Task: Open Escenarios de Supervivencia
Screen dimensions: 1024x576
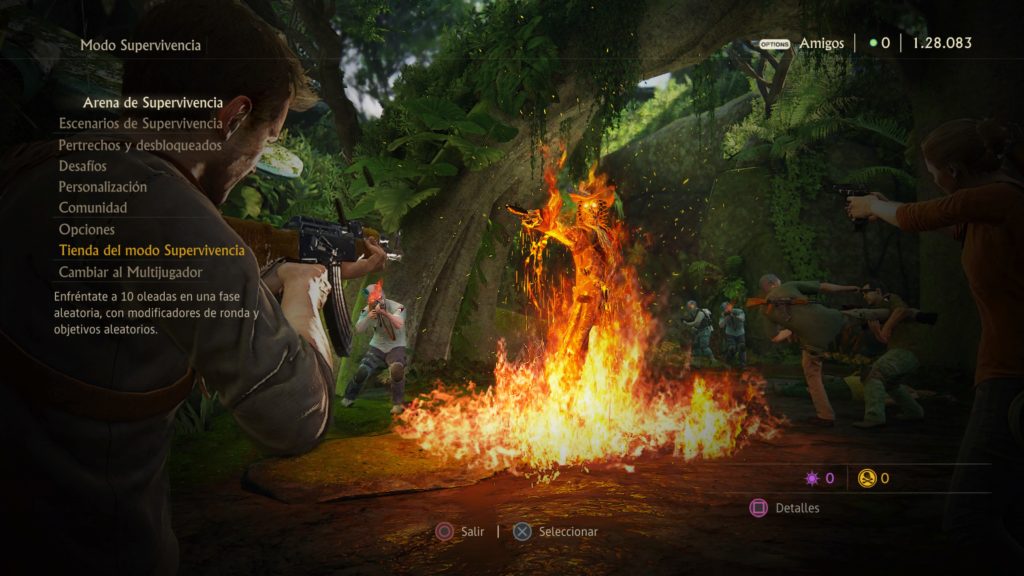Action: [140, 124]
